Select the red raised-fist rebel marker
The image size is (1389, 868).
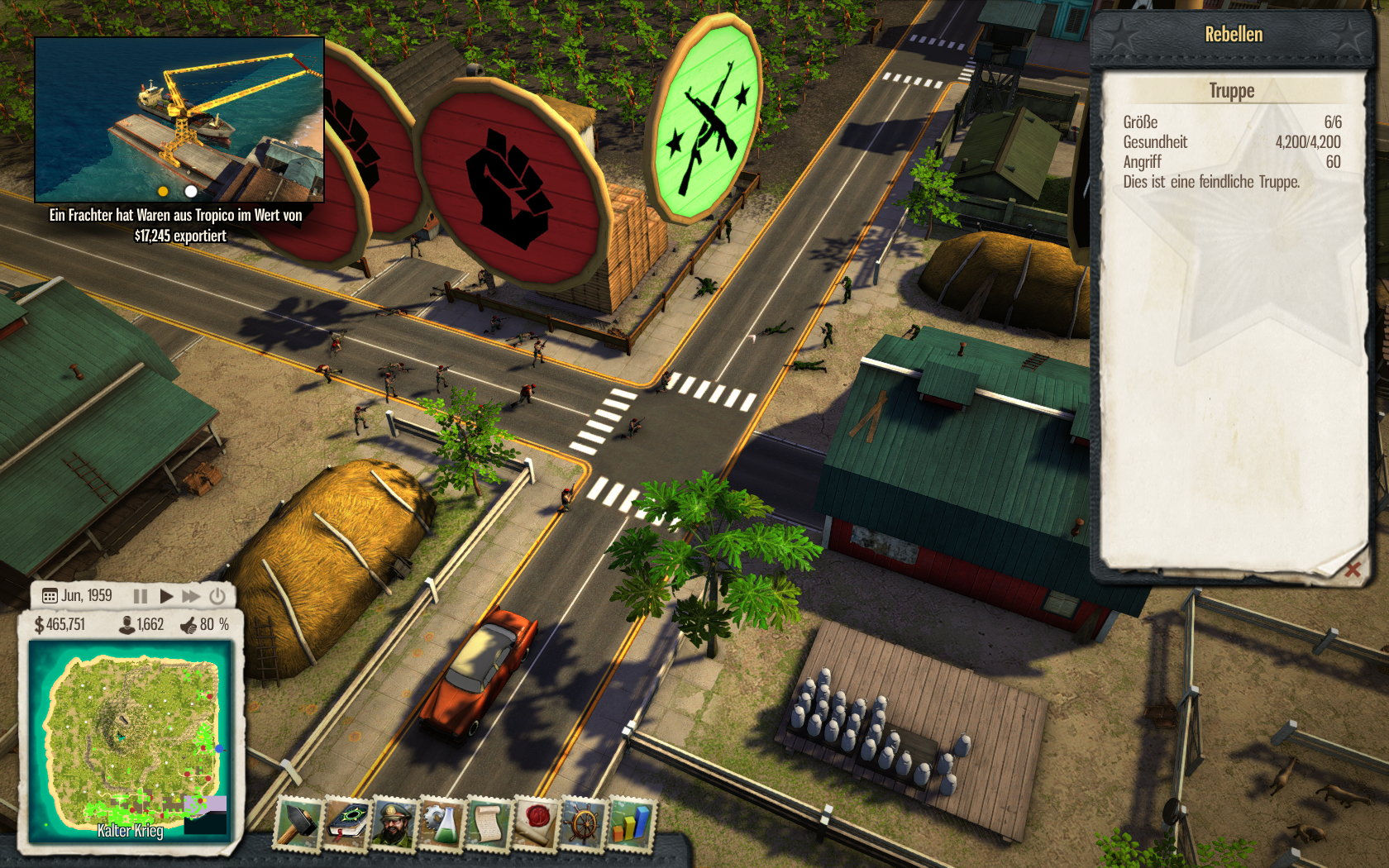[511, 186]
